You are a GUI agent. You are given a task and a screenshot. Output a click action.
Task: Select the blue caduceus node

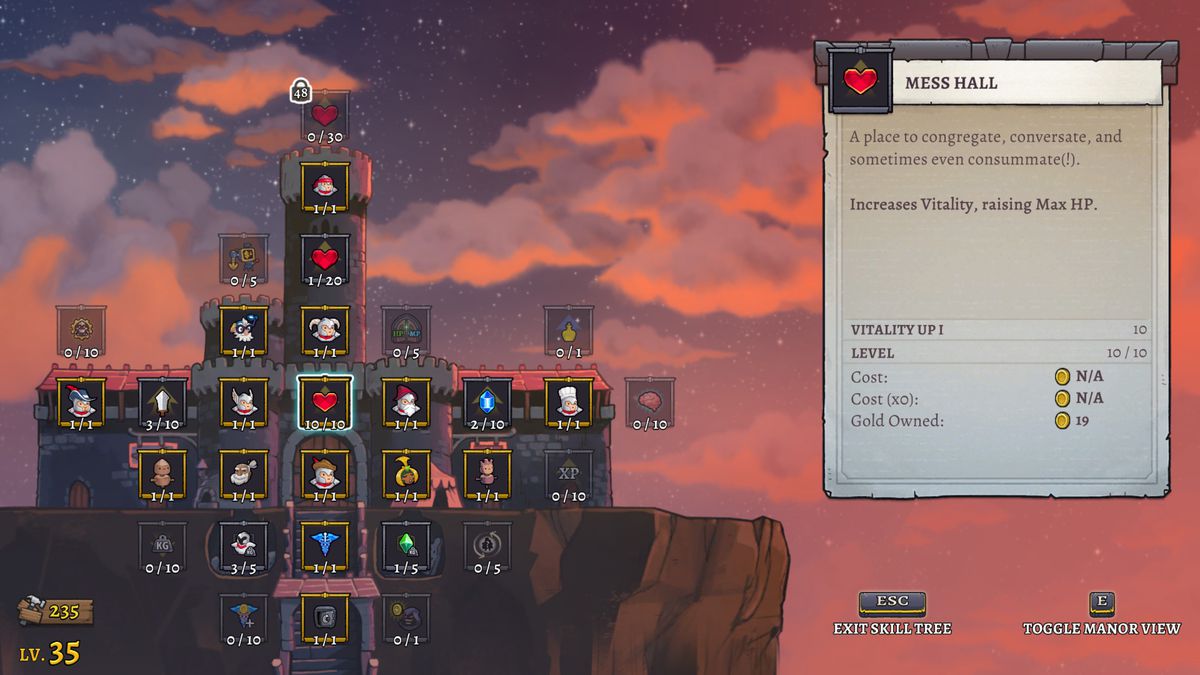pyautogui.click(x=325, y=546)
